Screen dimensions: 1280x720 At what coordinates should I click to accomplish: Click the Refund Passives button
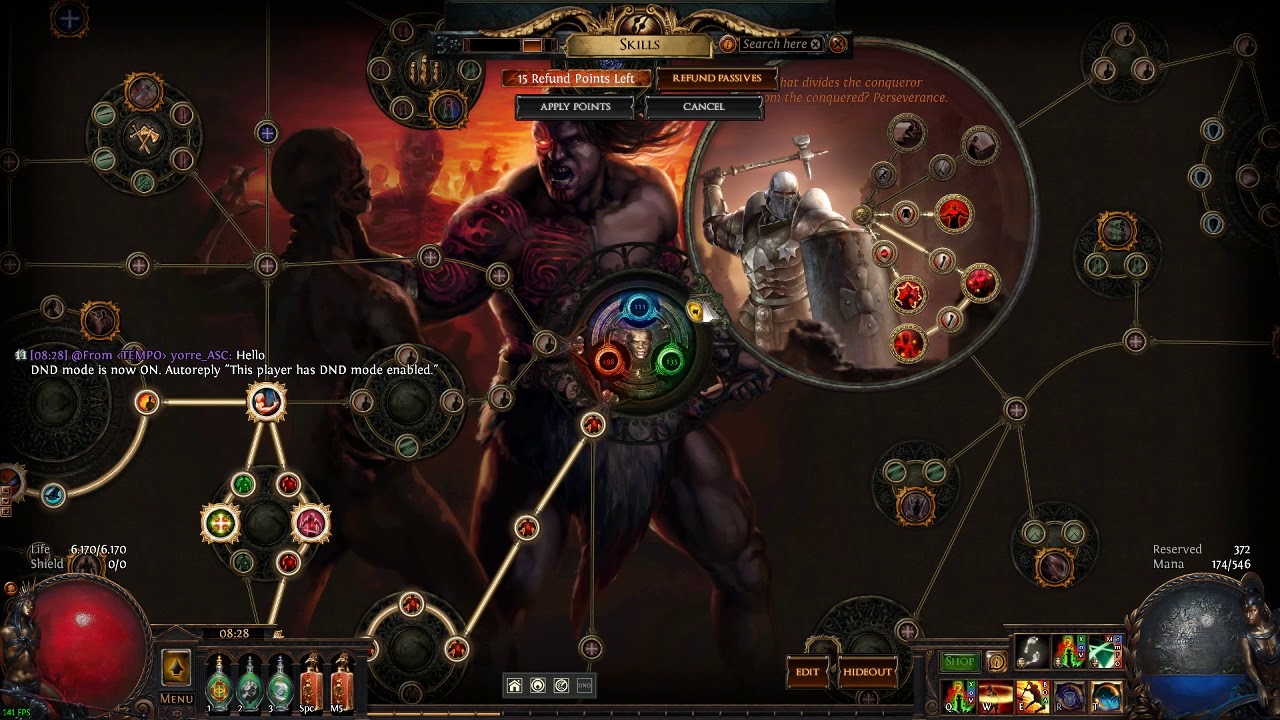point(716,78)
